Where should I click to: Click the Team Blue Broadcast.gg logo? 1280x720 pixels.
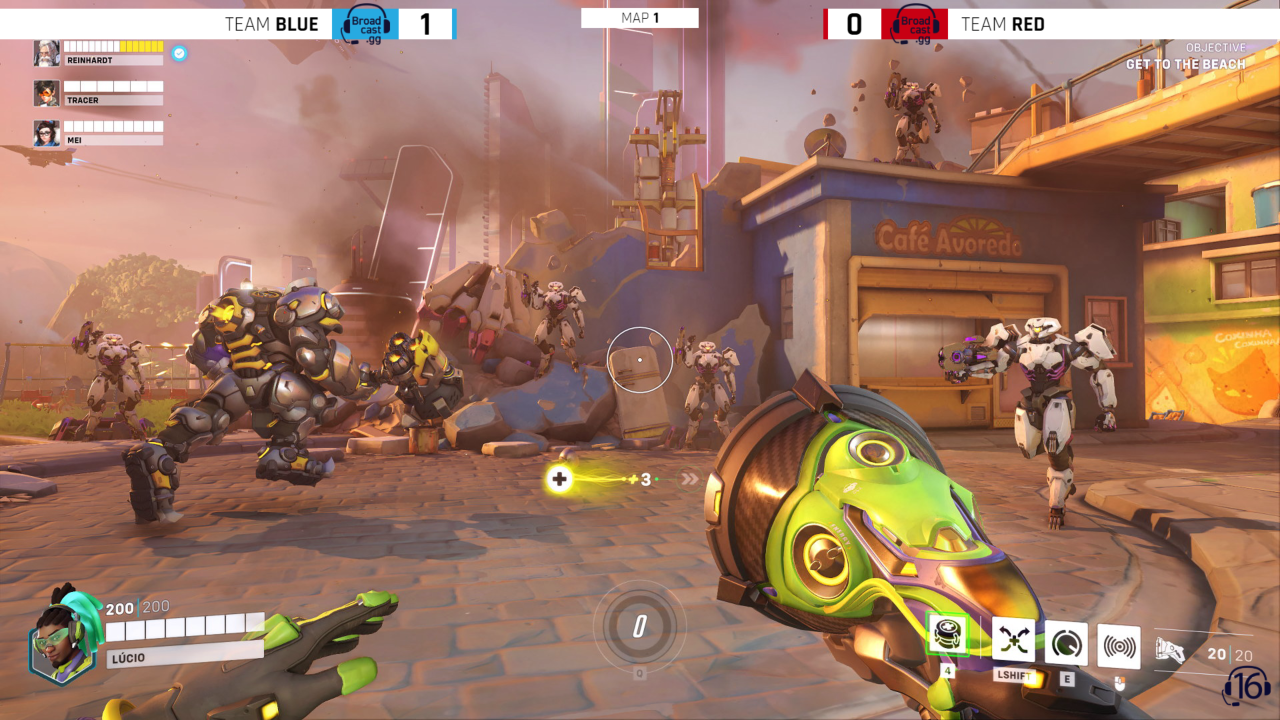click(365, 24)
